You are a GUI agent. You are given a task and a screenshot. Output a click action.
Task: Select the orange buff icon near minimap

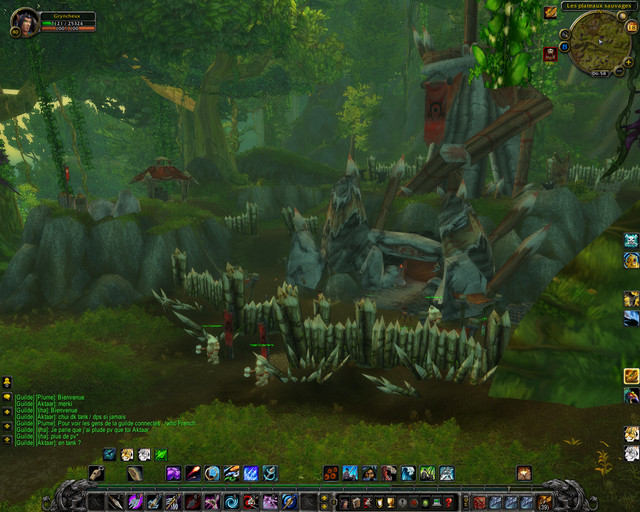pyautogui.click(x=550, y=13)
